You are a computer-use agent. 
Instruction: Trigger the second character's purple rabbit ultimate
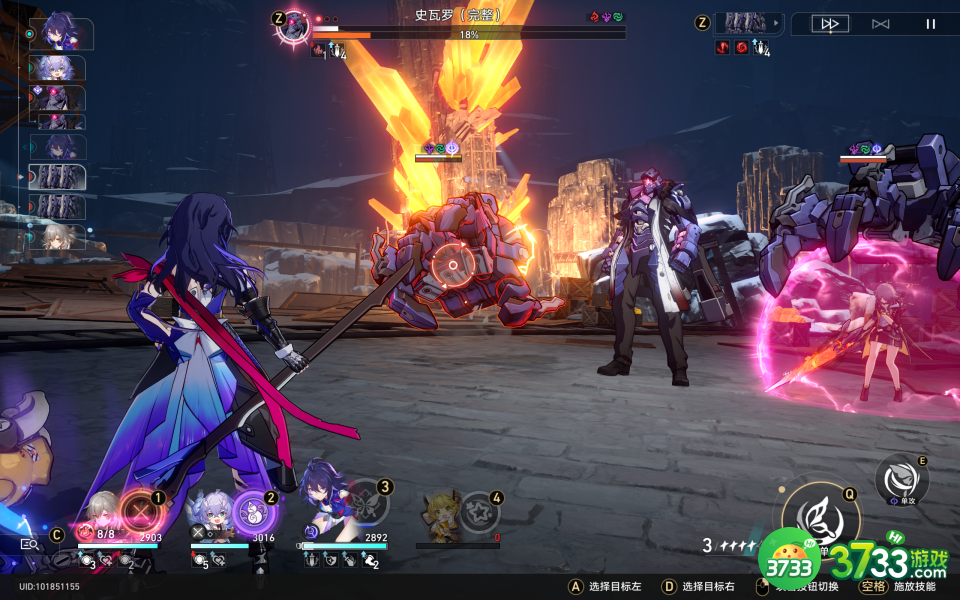(253, 512)
